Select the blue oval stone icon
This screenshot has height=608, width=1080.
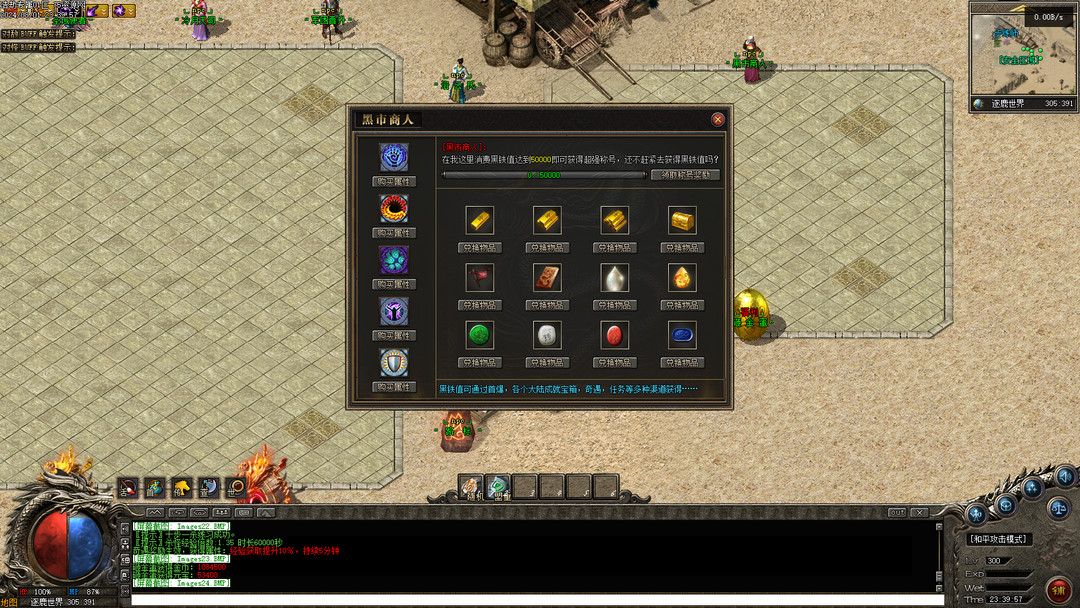pos(682,334)
